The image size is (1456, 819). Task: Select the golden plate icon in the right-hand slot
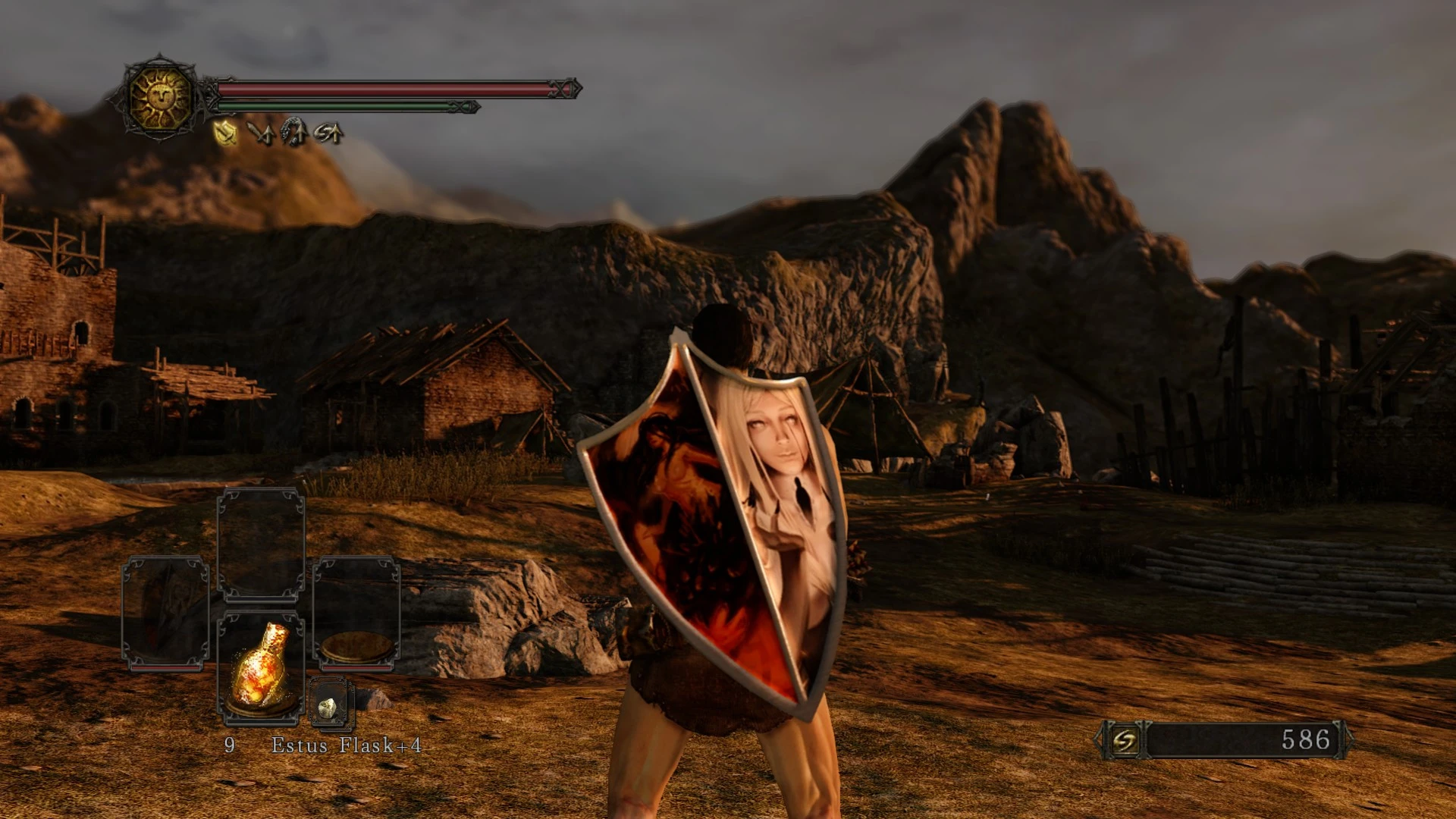tap(356, 648)
